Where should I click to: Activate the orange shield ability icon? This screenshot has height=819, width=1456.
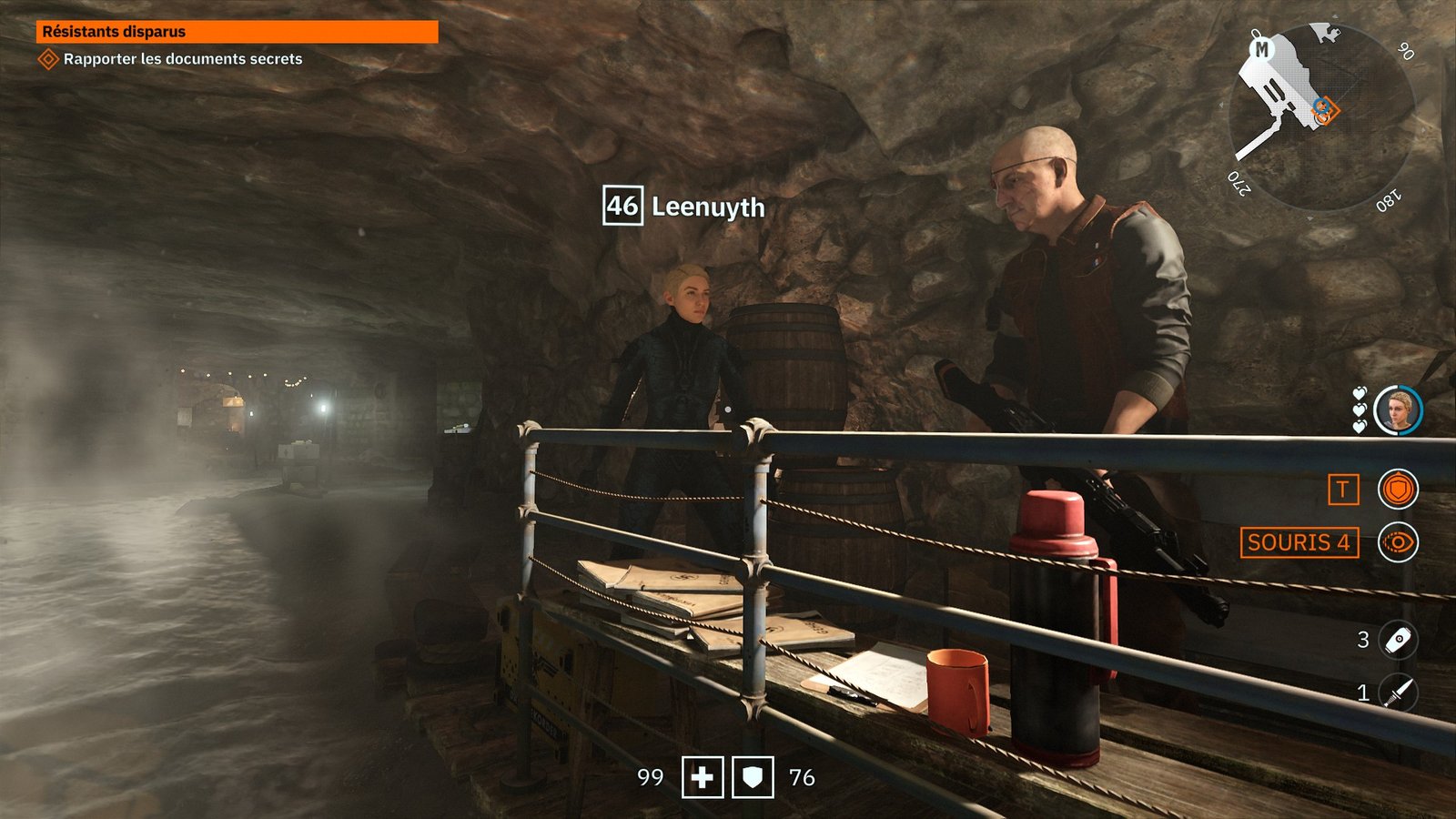pos(1398,490)
